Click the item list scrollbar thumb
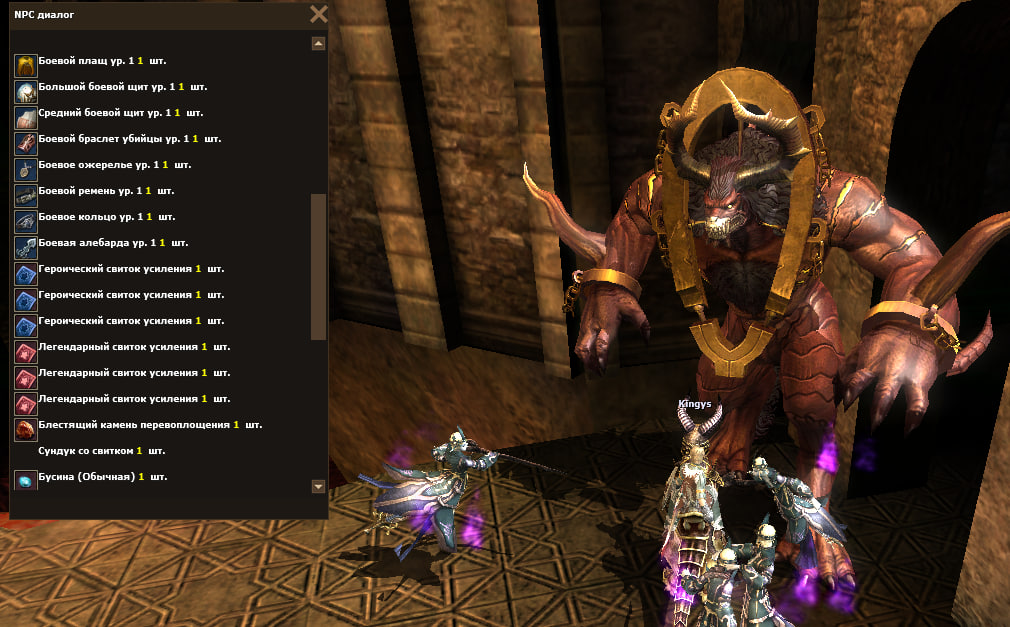 (318, 267)
